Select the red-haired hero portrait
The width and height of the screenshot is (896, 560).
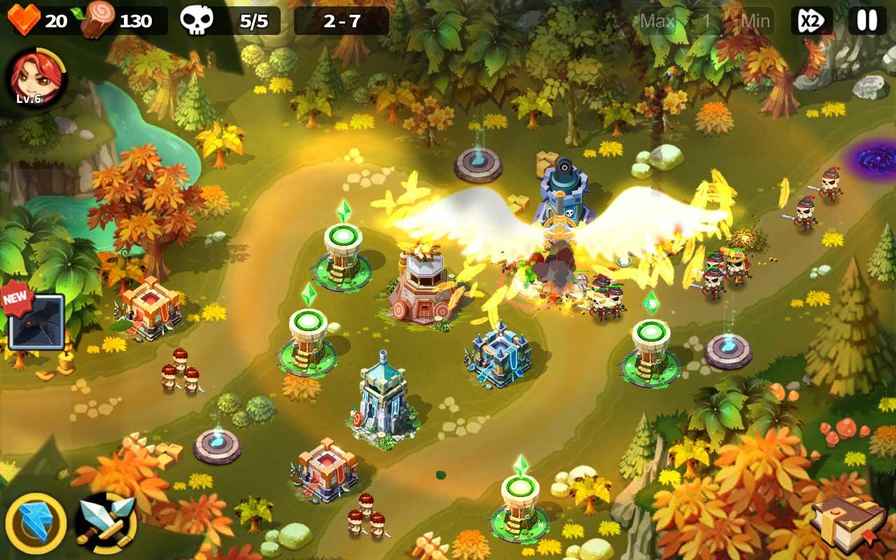tap(34, 75)
